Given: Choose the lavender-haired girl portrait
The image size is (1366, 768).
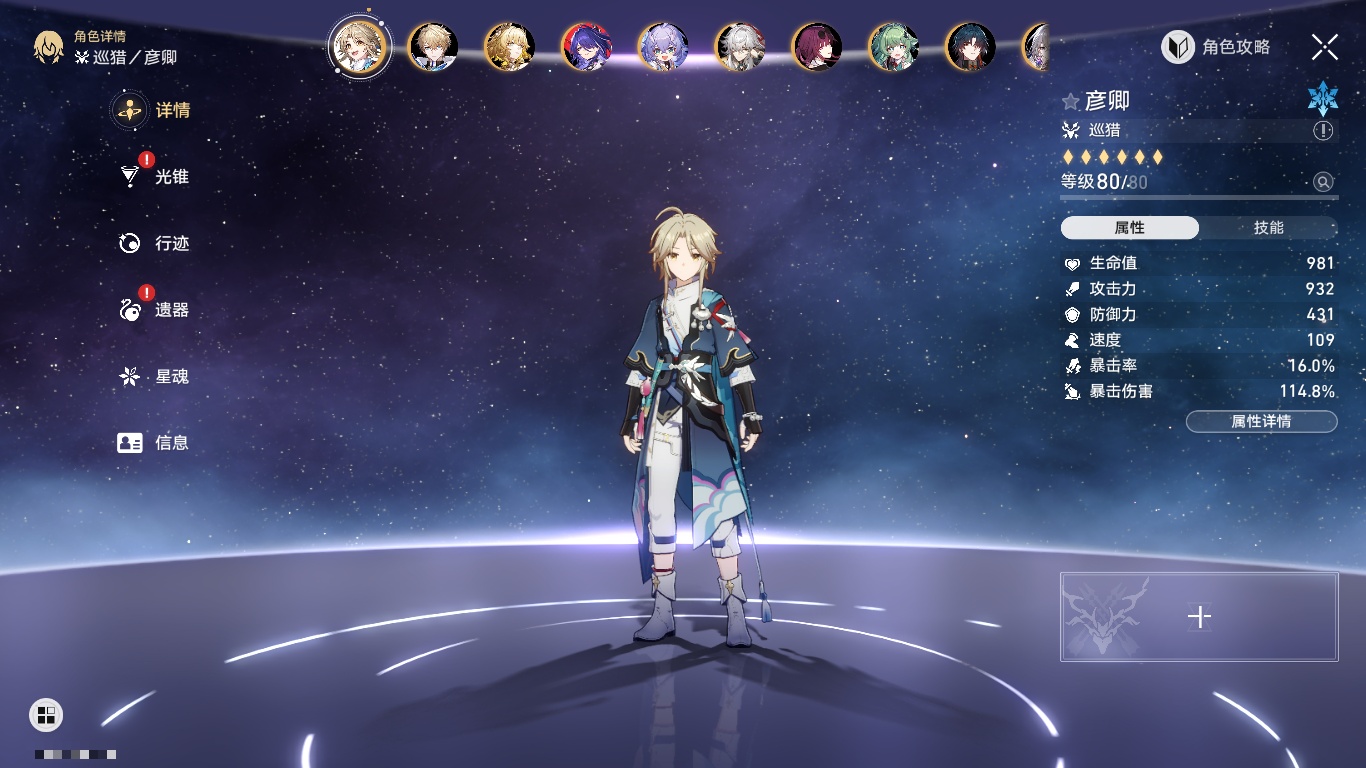Looking at the screenshot, I should point(663,47).
